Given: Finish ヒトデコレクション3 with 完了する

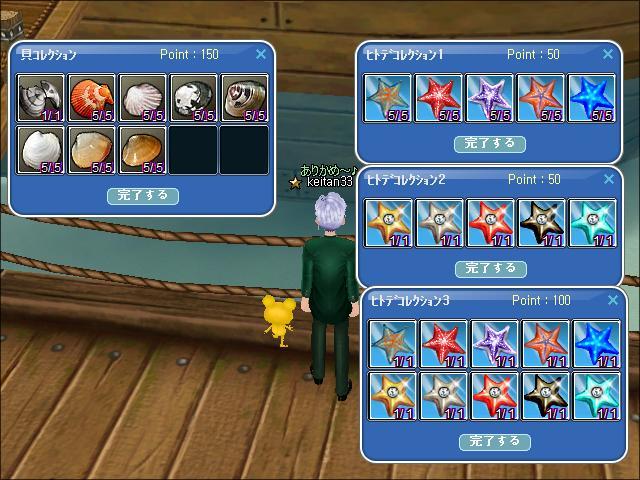Looking at the screenshot, I should (494, 441).
